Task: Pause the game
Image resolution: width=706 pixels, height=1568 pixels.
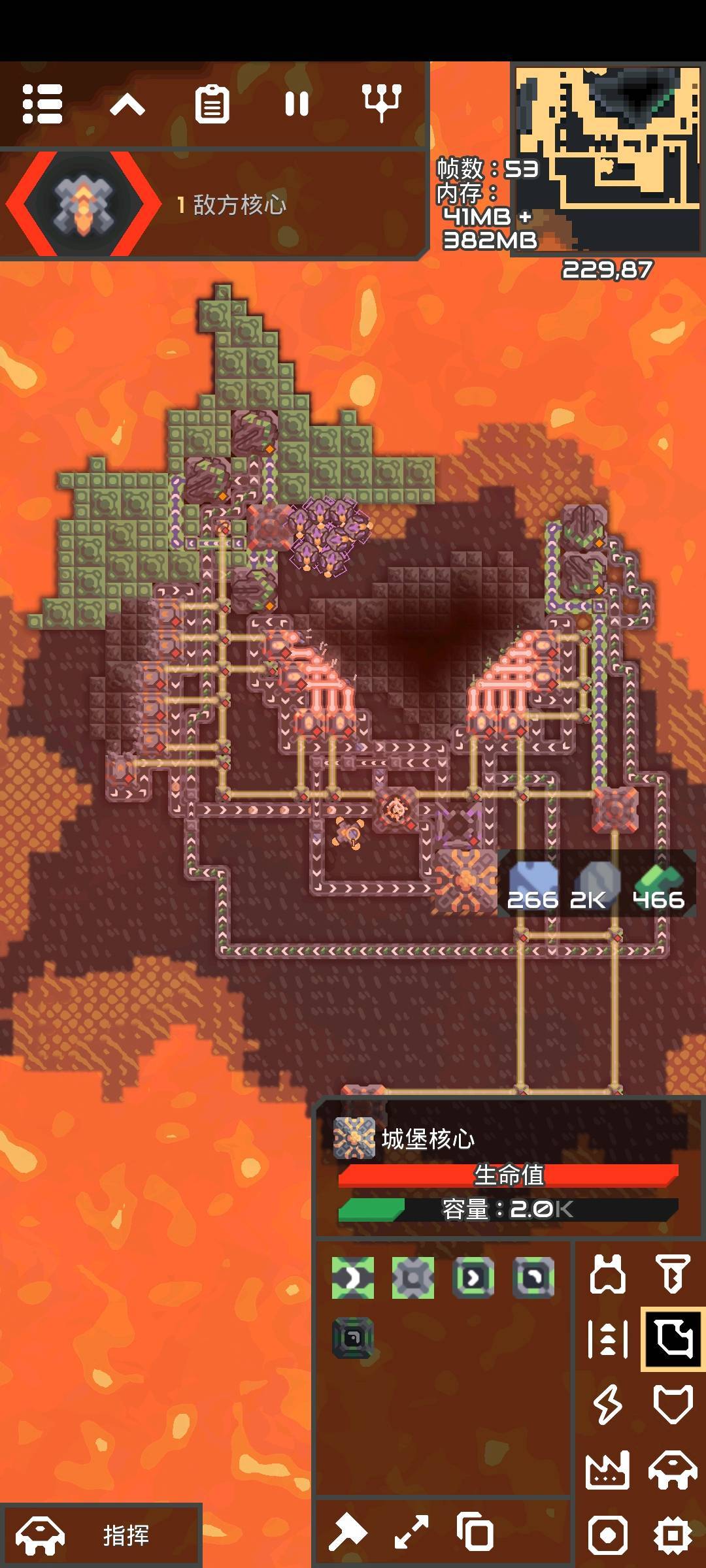Action: (x=297, y=104)
